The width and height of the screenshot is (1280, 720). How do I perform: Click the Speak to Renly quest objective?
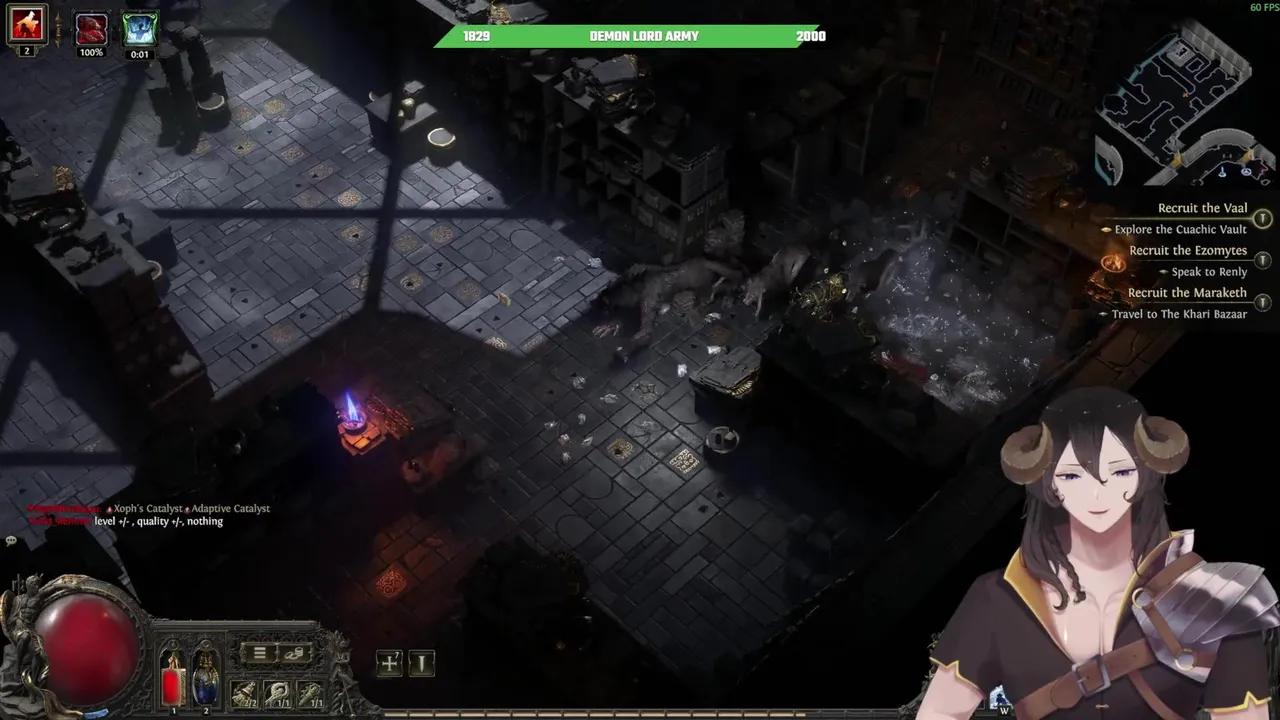coord(1208,271)
